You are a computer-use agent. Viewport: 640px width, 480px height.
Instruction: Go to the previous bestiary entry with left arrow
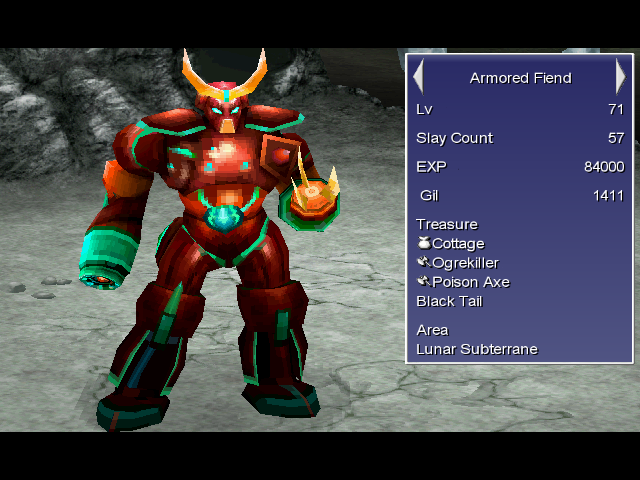point(419,77)
